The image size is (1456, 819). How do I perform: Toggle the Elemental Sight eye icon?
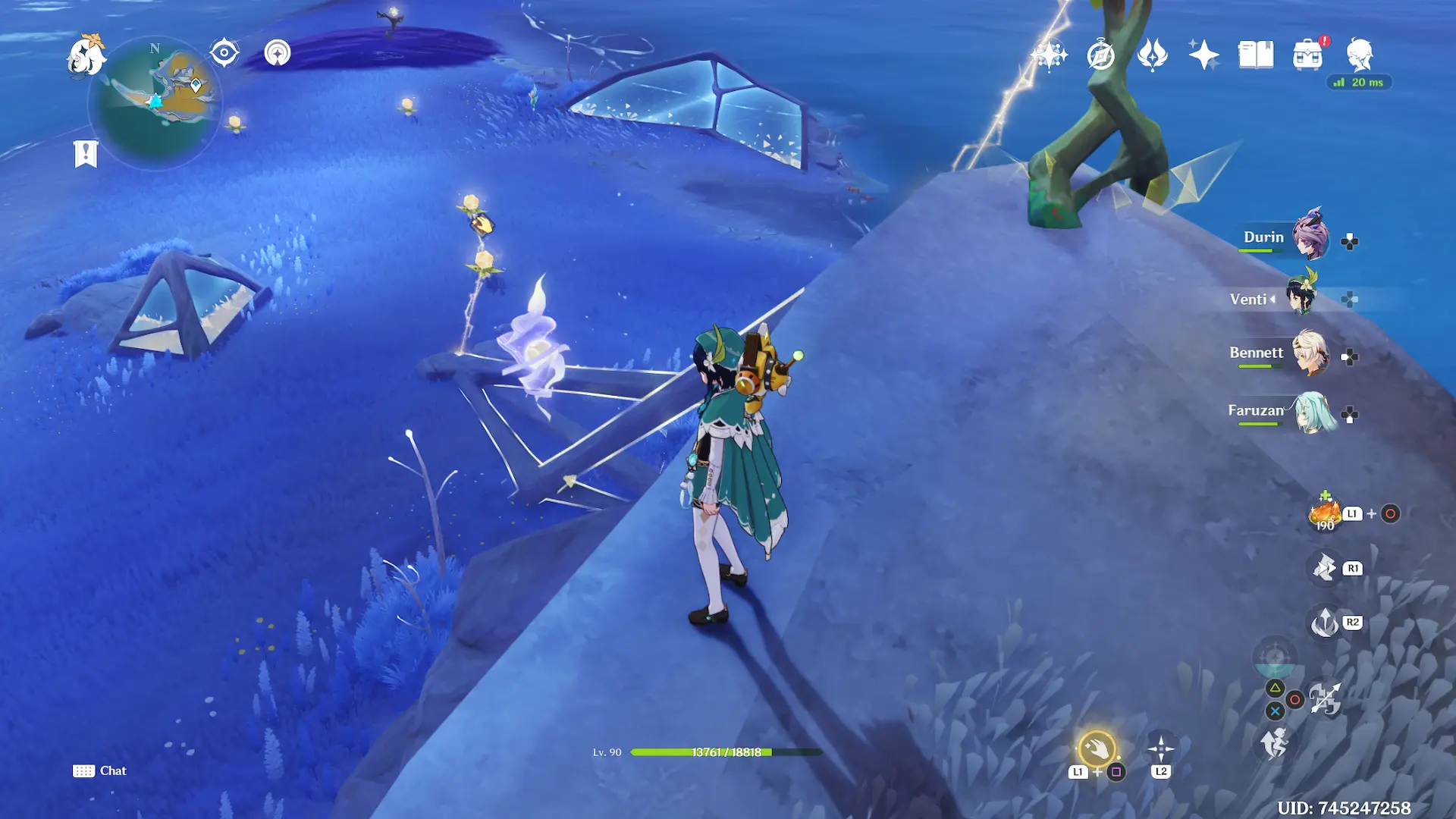(x=224, y=53)
